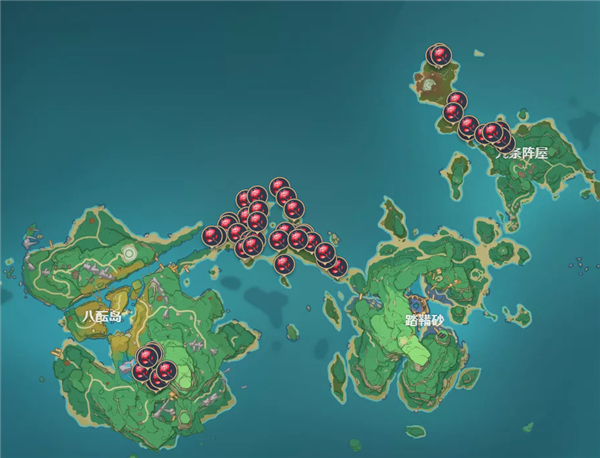Click the 踏鞴砂 region label

[424, 321]
